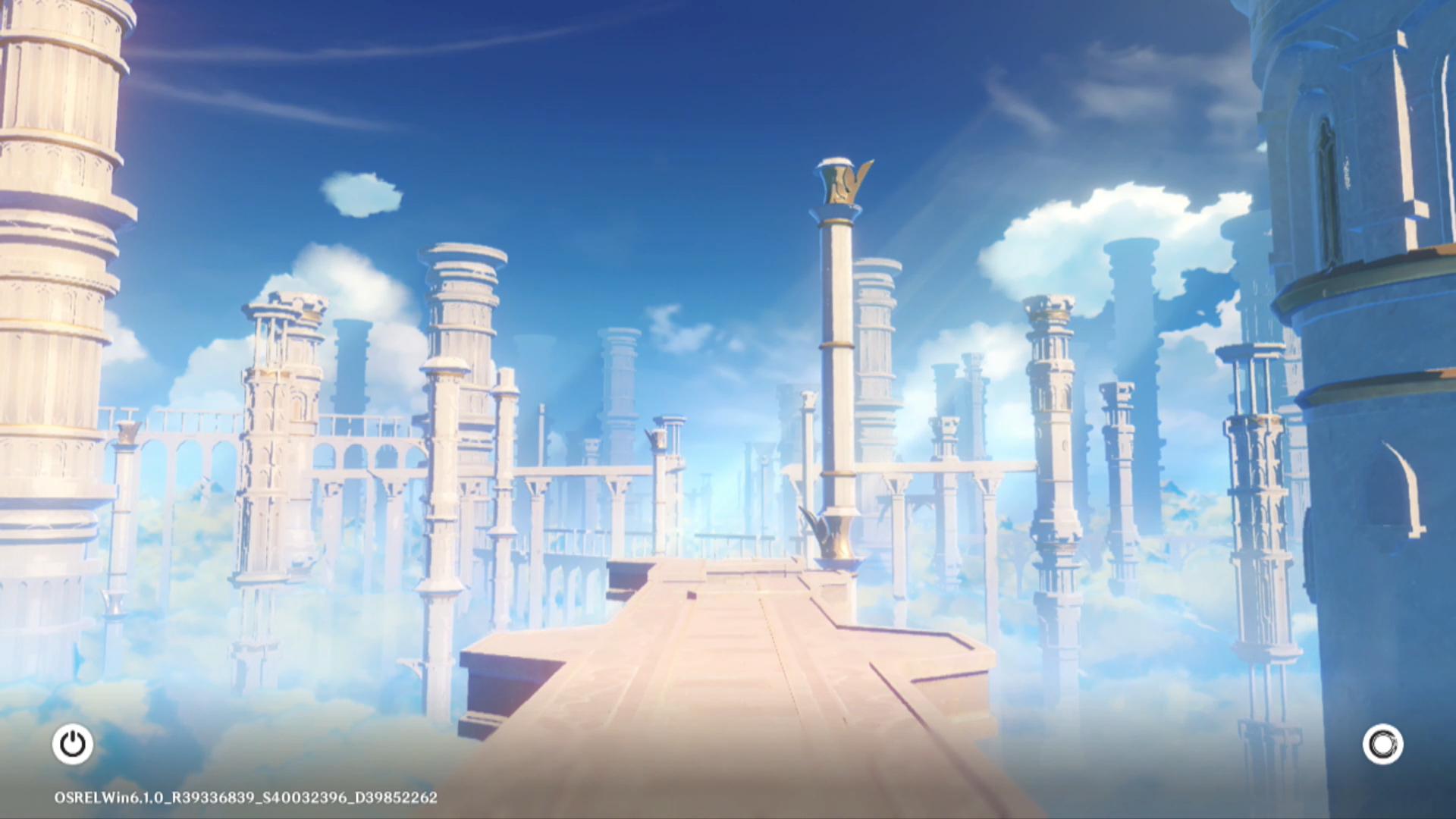Click the power exit button

(73, 744)
